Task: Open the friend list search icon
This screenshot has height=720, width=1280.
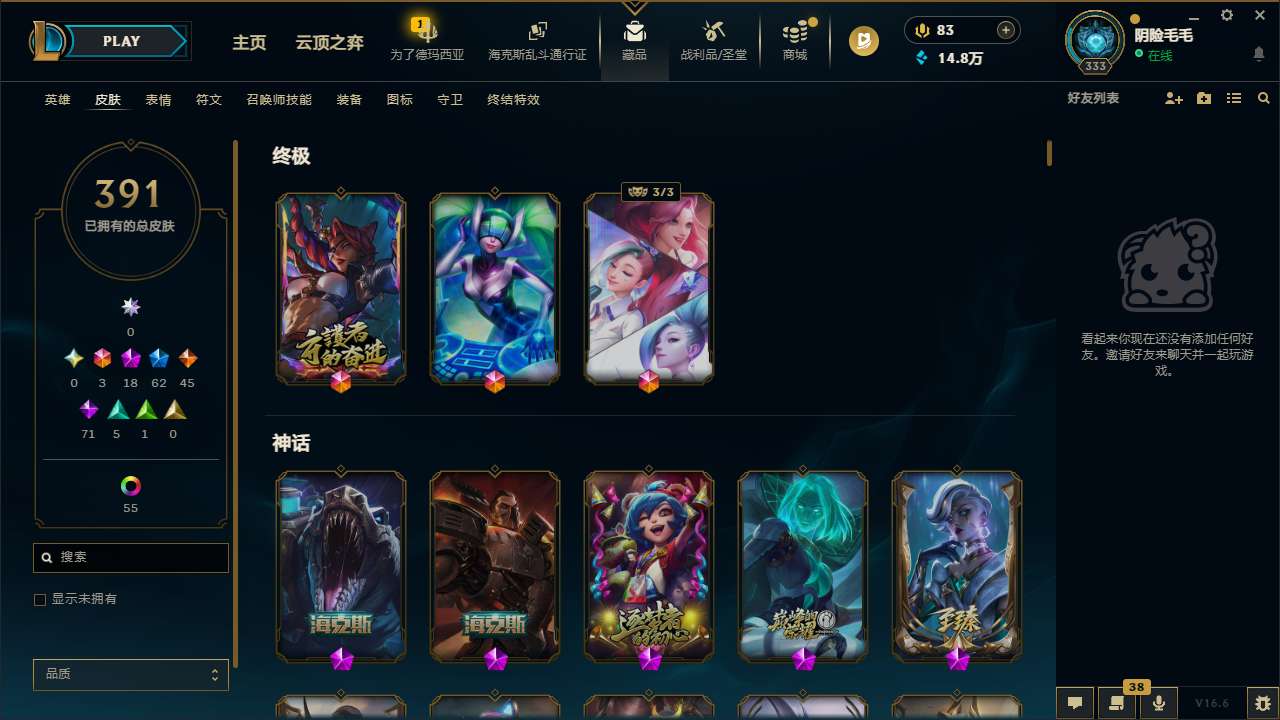Action: click(1264, 98)
